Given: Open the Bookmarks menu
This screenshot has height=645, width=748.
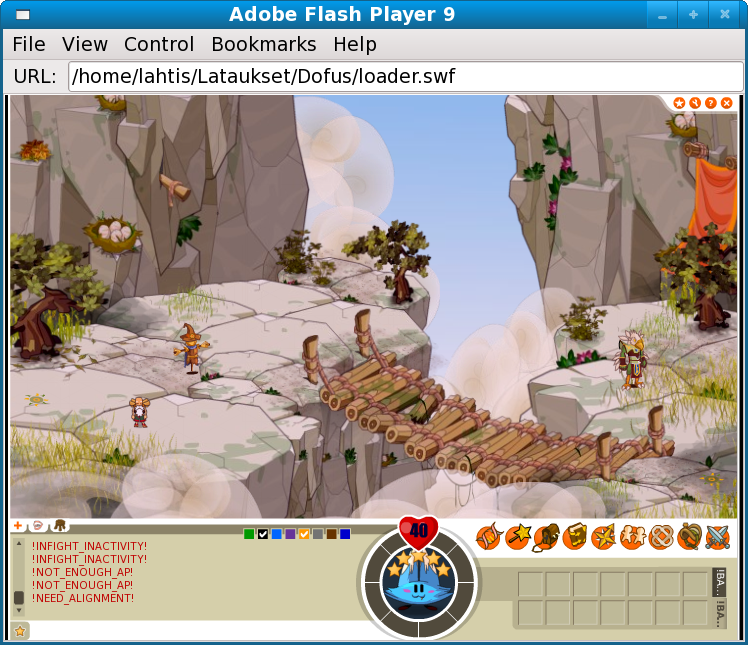Looking at the screenshot, I should pos(264,44).
